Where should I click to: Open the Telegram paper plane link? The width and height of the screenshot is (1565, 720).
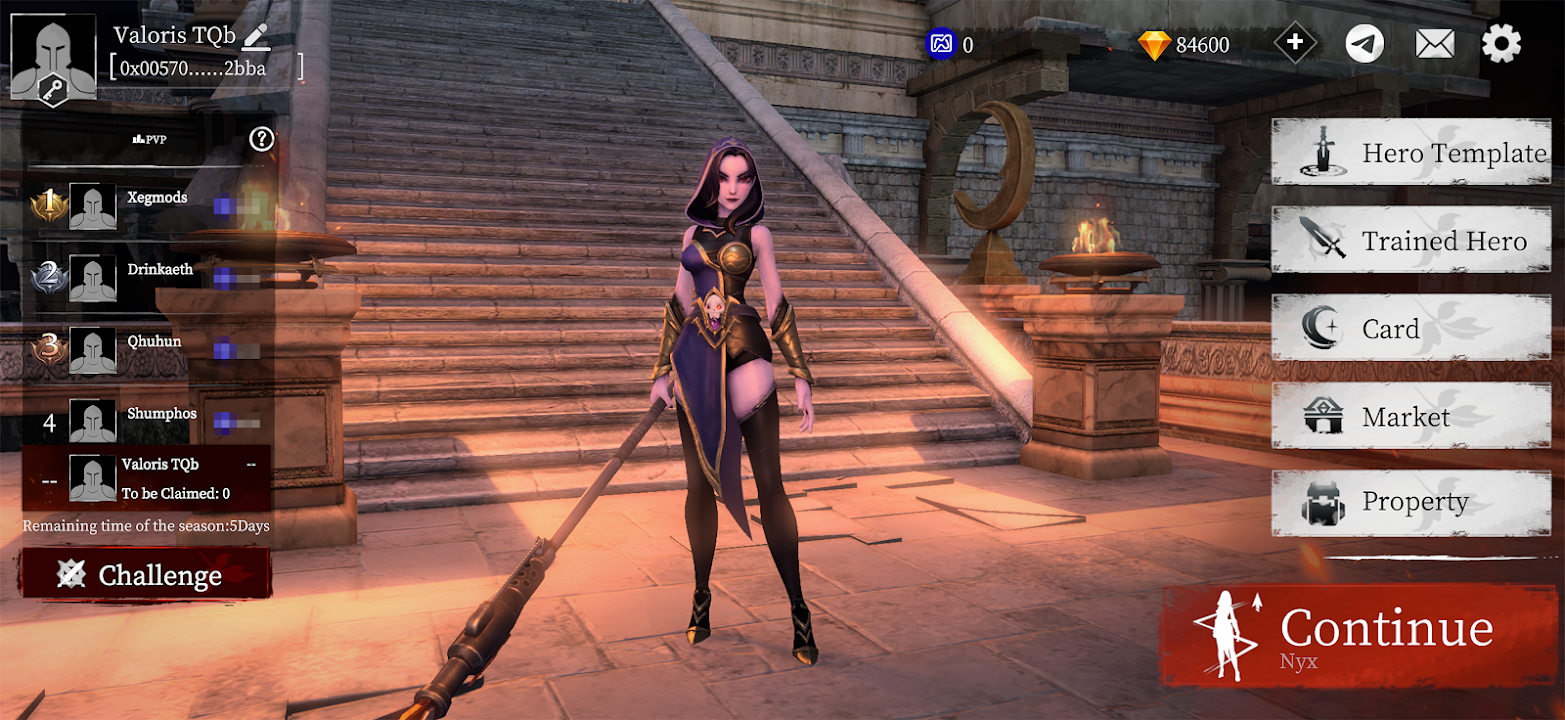[1365, 43]
